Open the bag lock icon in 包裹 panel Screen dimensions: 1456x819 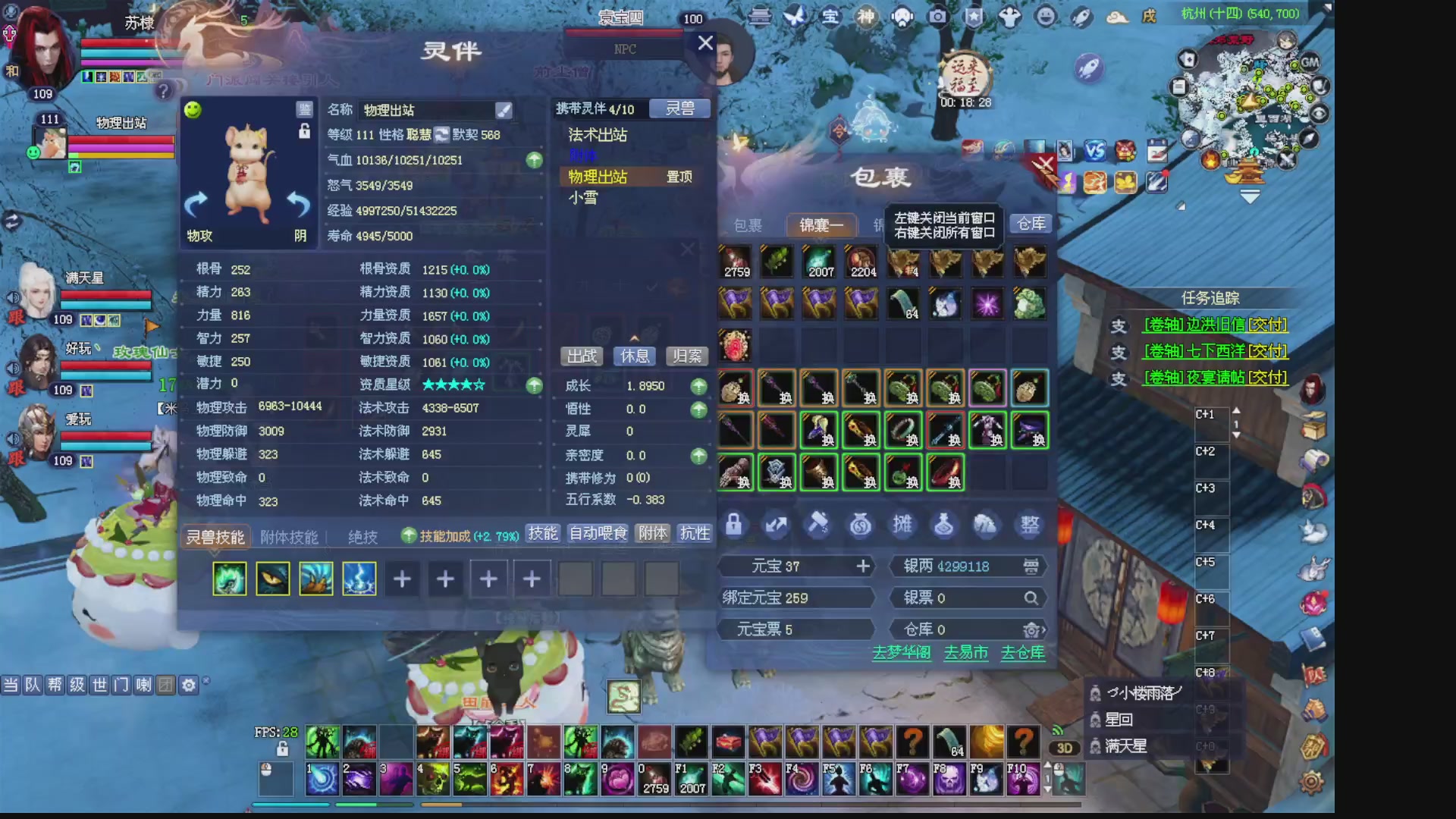[733, 525]
